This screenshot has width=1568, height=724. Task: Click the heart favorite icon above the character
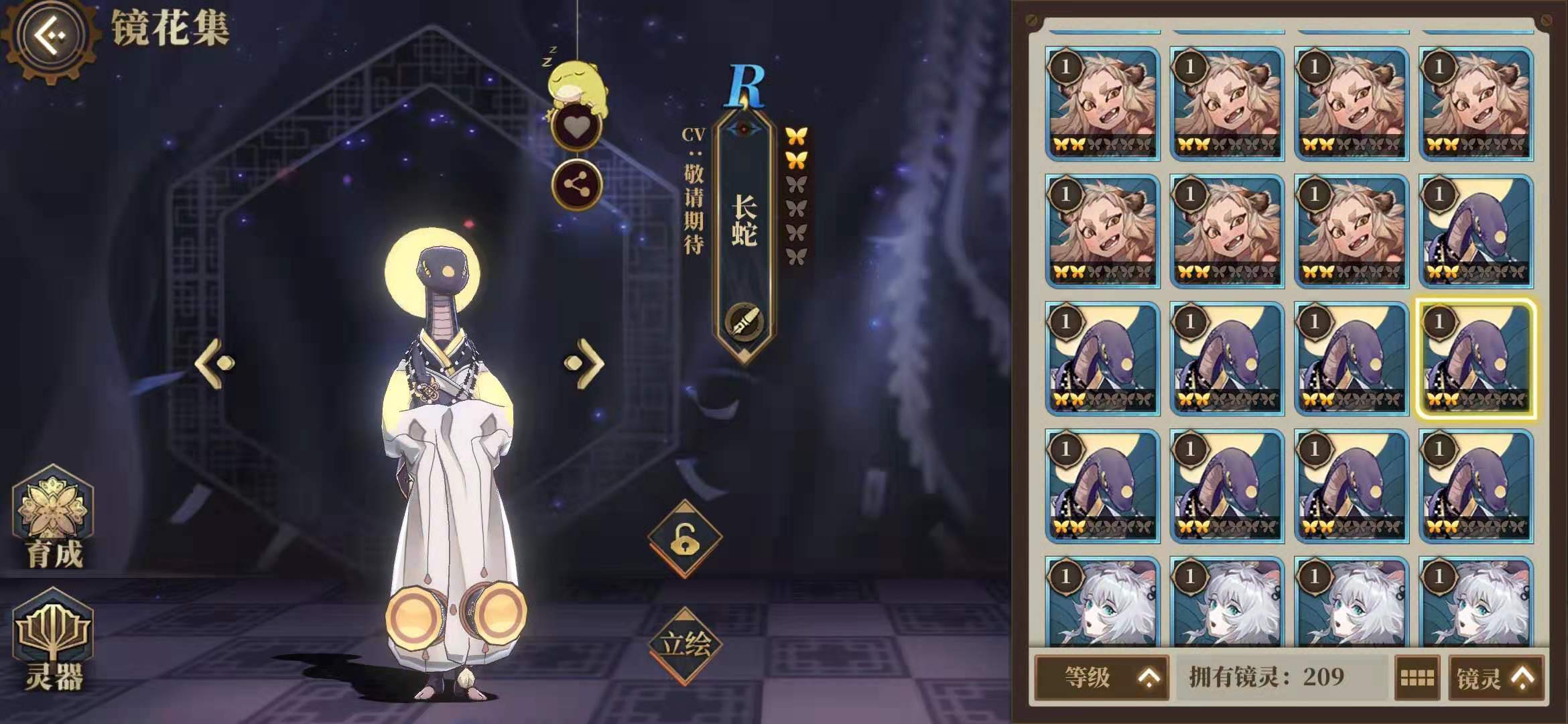(x=576, y=126)
